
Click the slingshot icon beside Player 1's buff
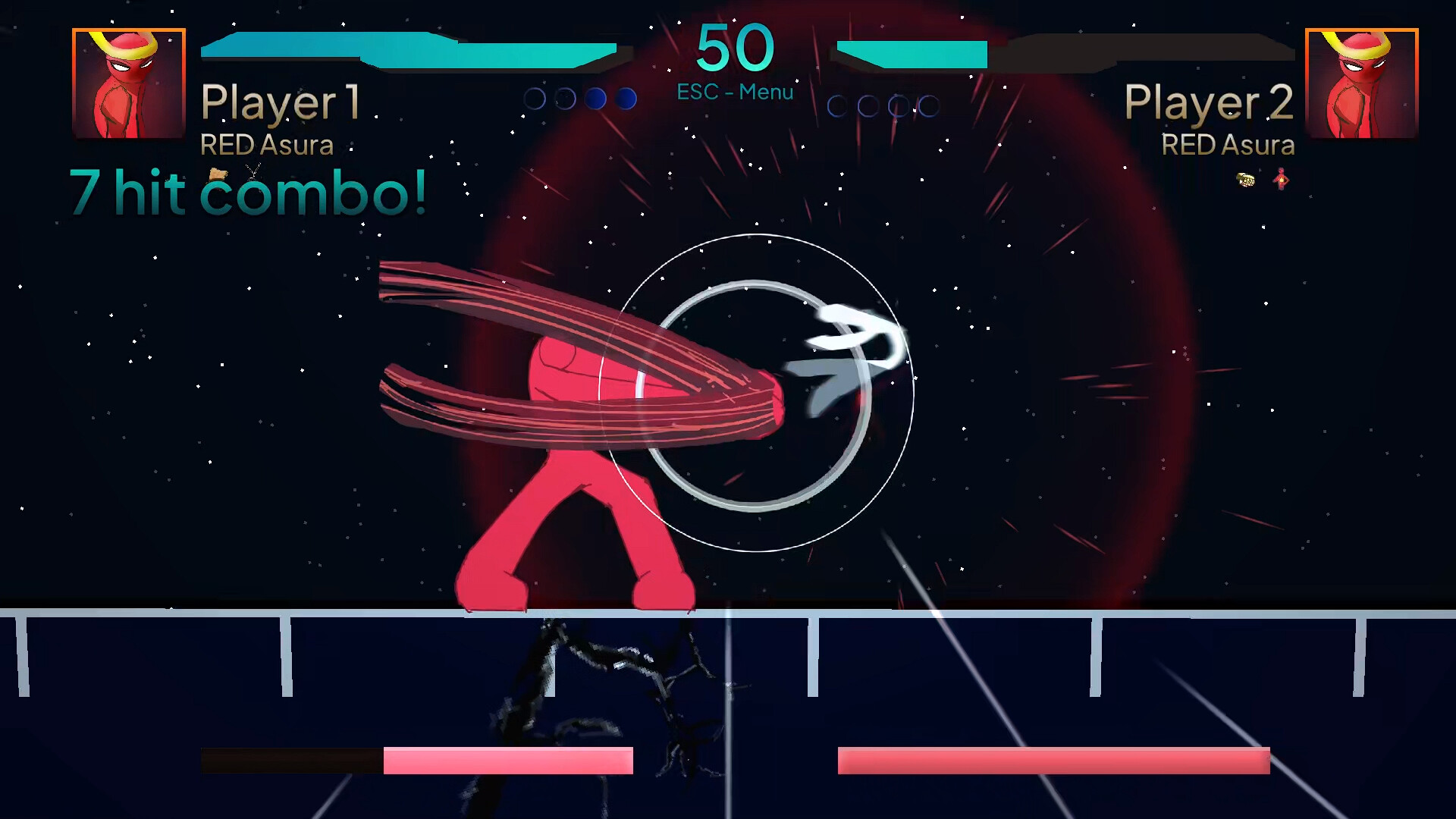(253, 171)
